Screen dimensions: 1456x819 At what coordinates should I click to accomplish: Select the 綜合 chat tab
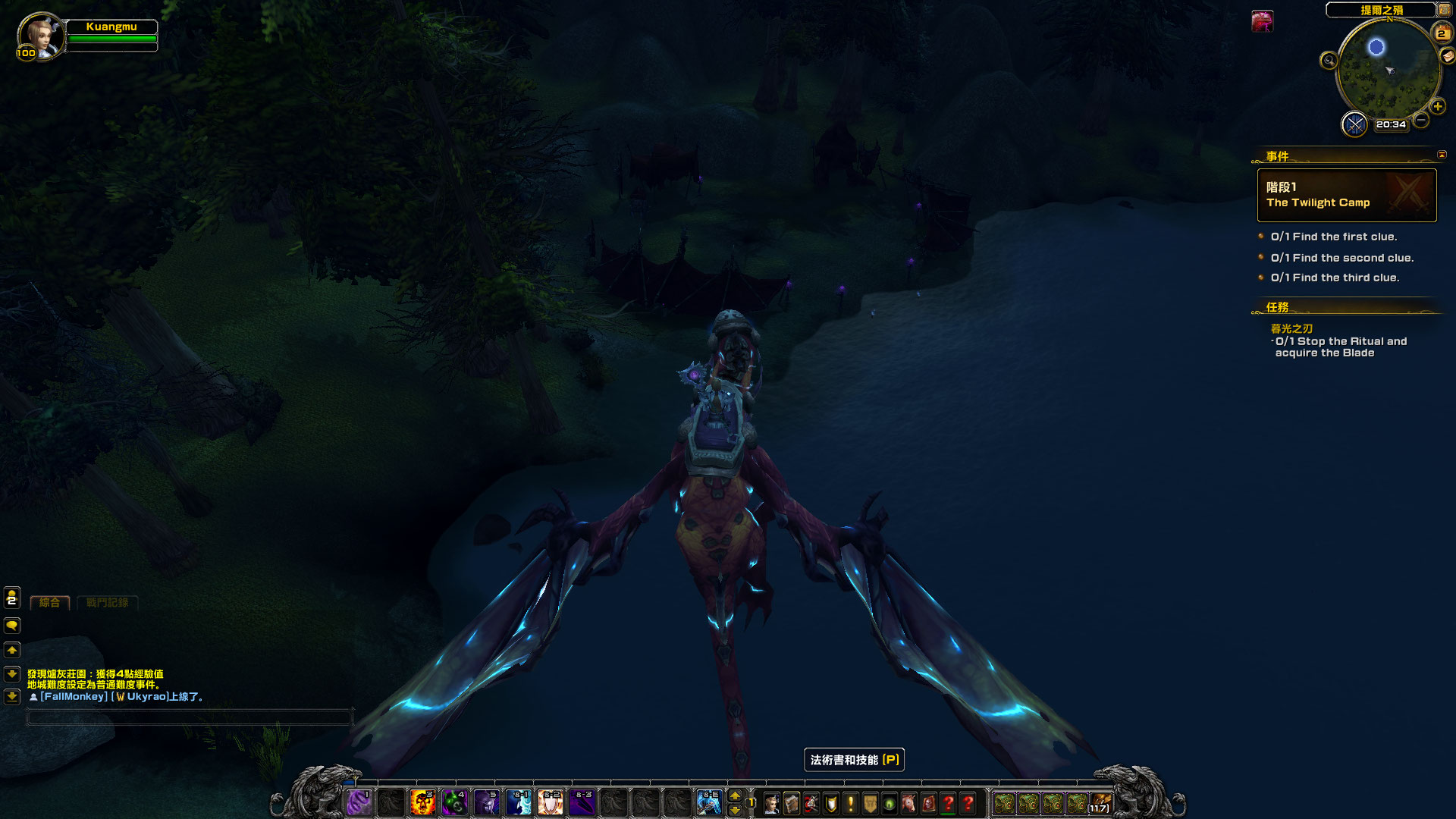coord(50,603)
